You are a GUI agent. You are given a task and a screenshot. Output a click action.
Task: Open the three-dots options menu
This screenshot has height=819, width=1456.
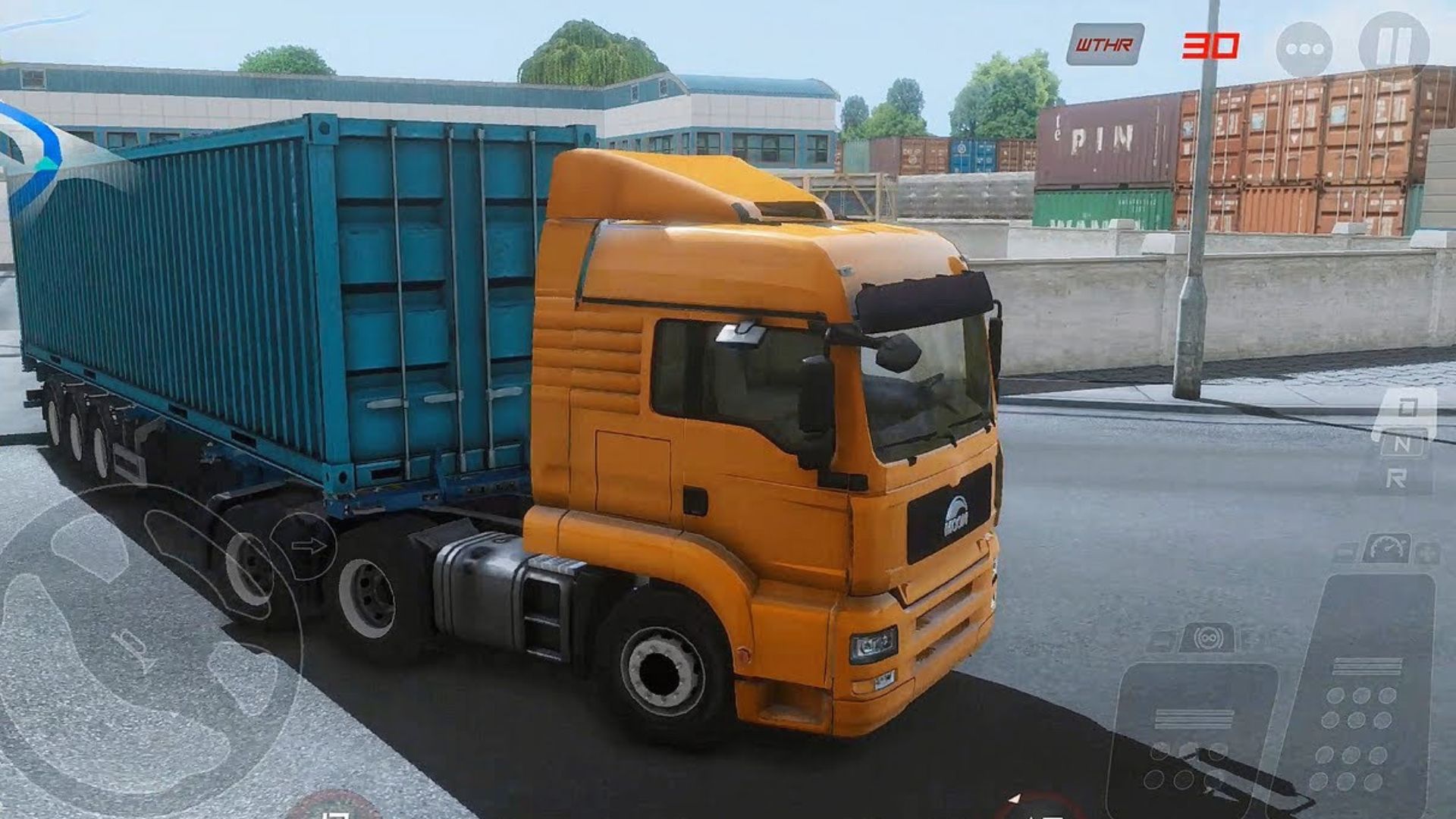click(x=1304, y=49)
